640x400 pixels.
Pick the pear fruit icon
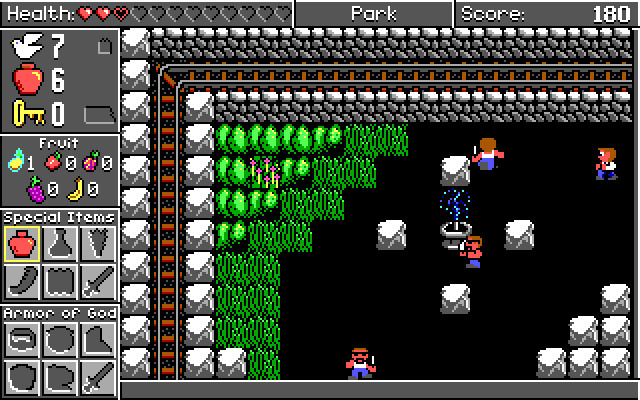coord(16,162)
